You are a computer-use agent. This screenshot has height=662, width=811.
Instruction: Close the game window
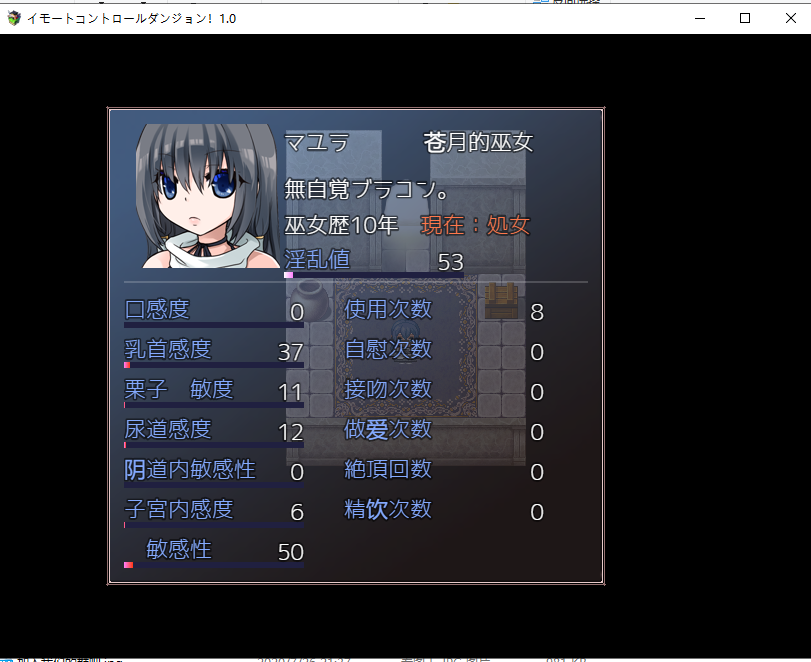[789, 18]
